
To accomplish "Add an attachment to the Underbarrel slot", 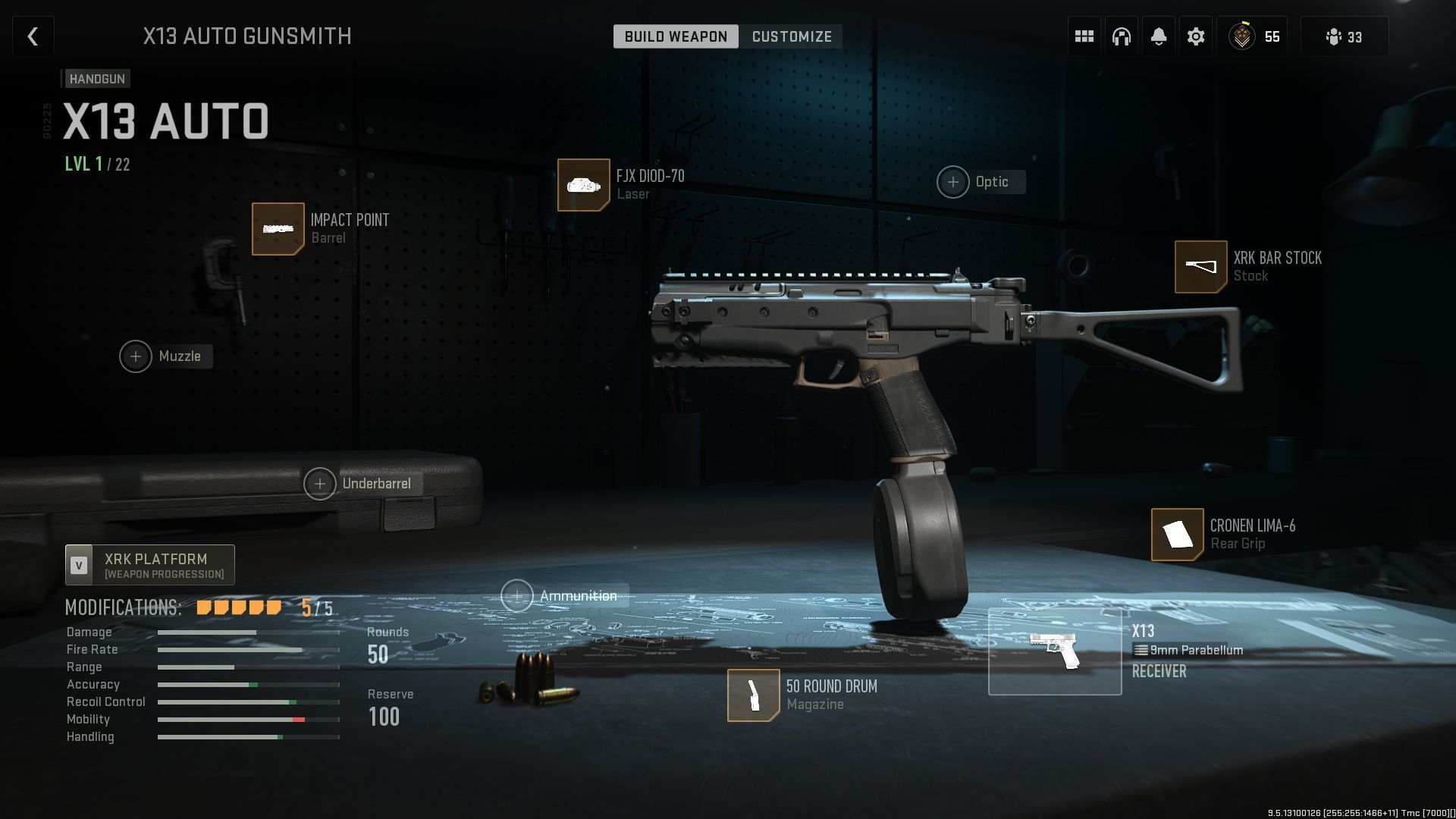I will 321,483.
